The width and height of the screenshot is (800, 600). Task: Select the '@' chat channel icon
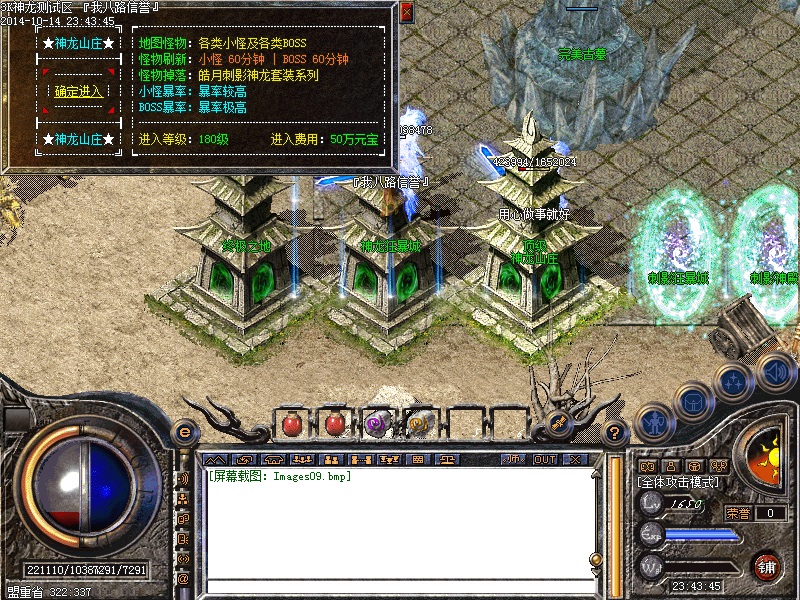183,579
